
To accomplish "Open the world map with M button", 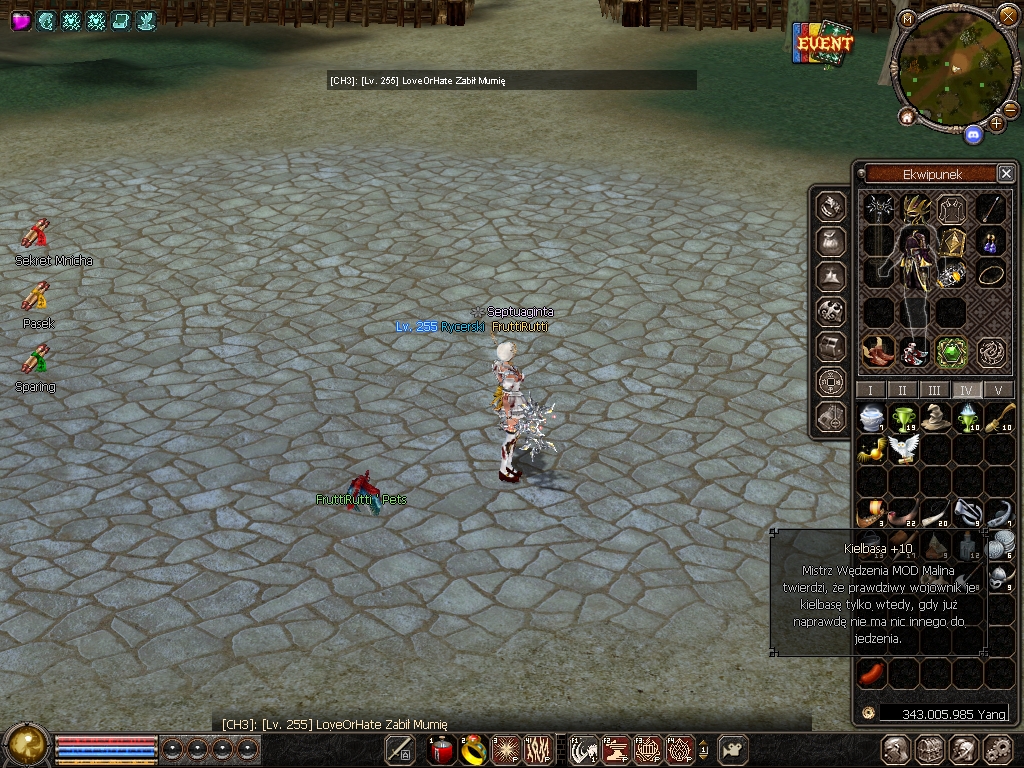I will click(x=908, y=19).
